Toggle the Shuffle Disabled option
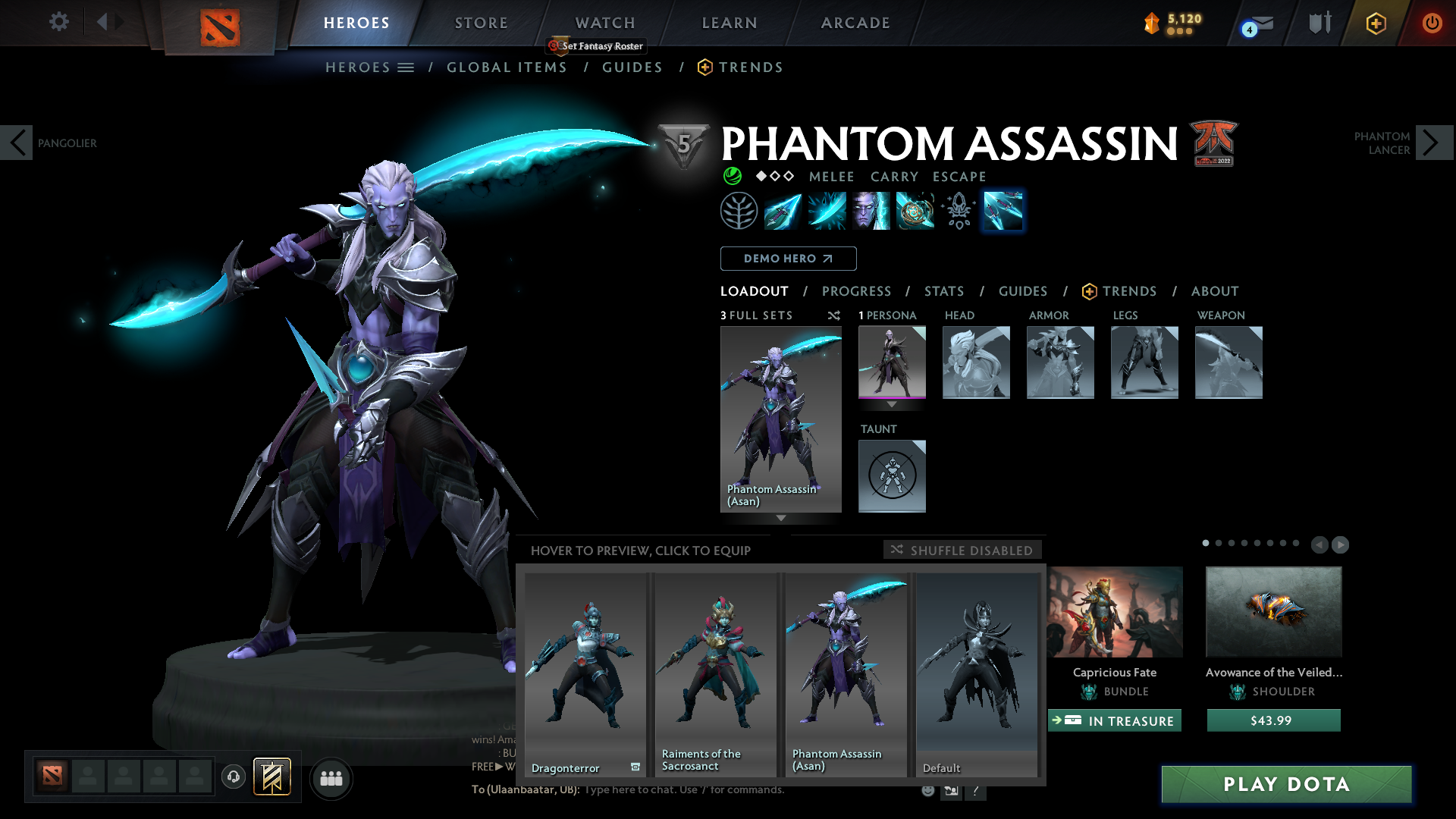Image resolution: width=1456 pixels, height=819 pixels. click(962, 550)
